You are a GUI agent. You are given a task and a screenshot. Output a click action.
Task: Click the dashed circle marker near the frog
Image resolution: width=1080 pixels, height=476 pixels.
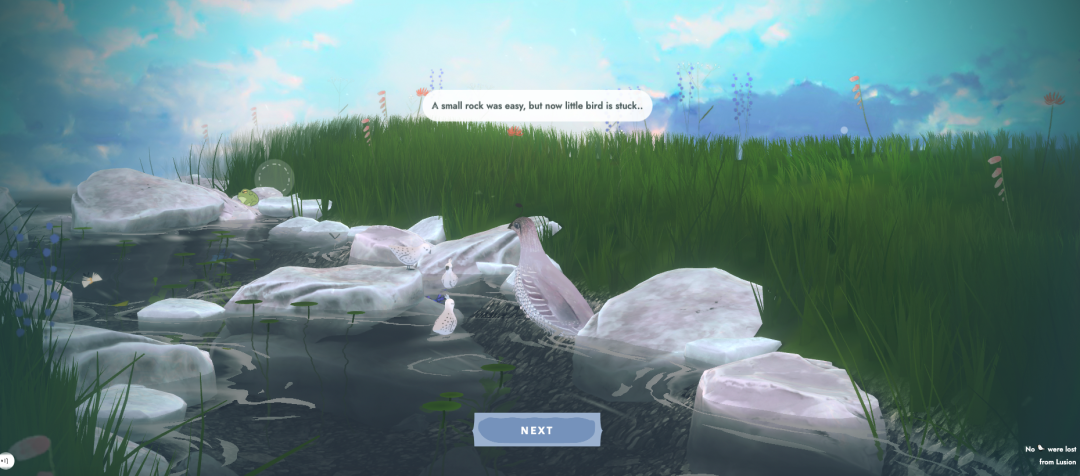[274, 178]
